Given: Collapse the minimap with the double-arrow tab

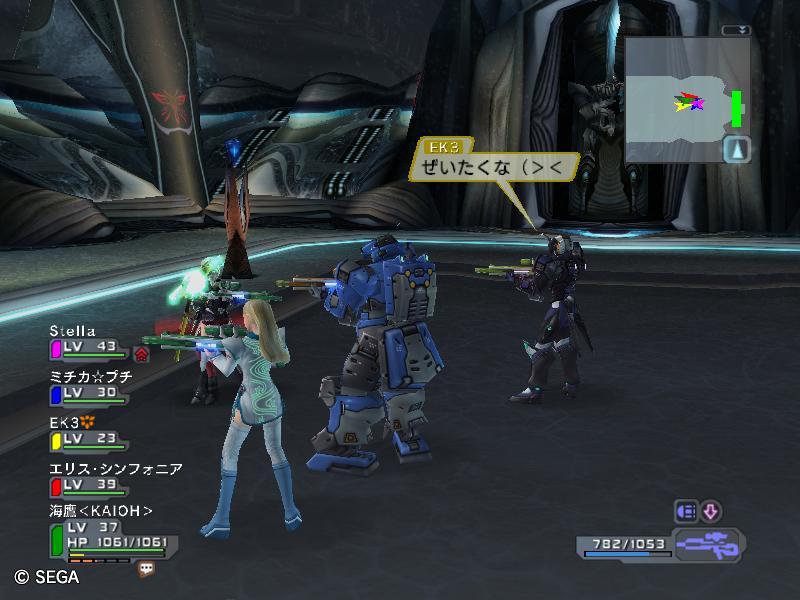Looking at the screenshot, I should (x=738, y=30).
